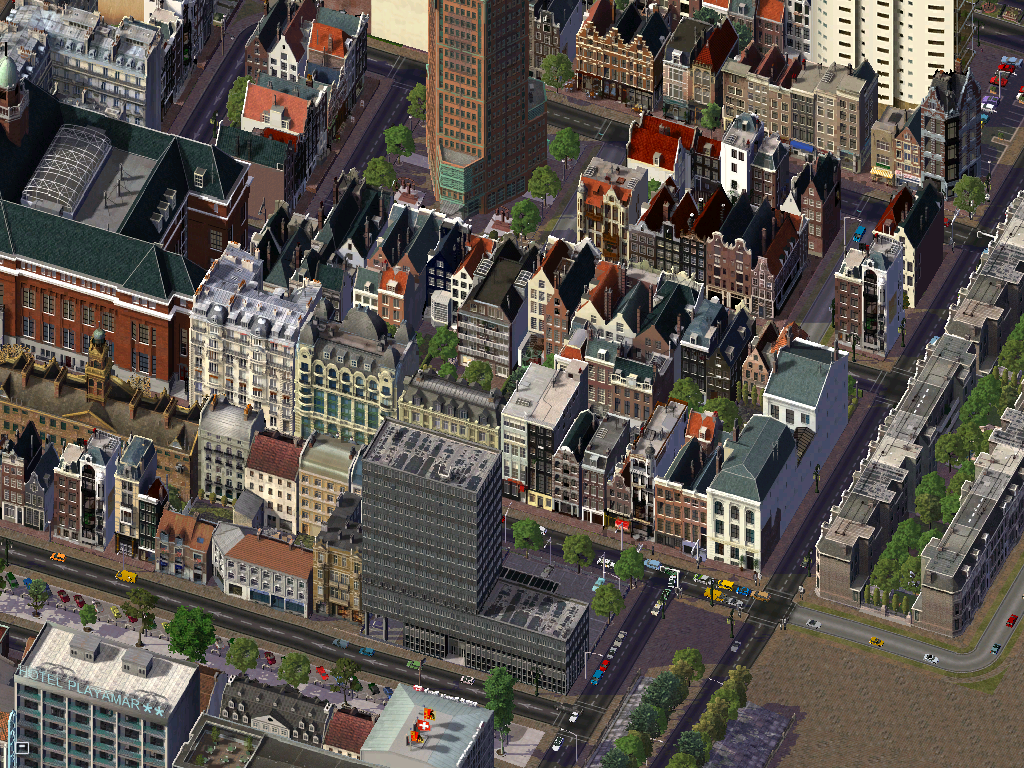
Task: Click the small restore-interface box icon
Action: click(x=21, y=746)
